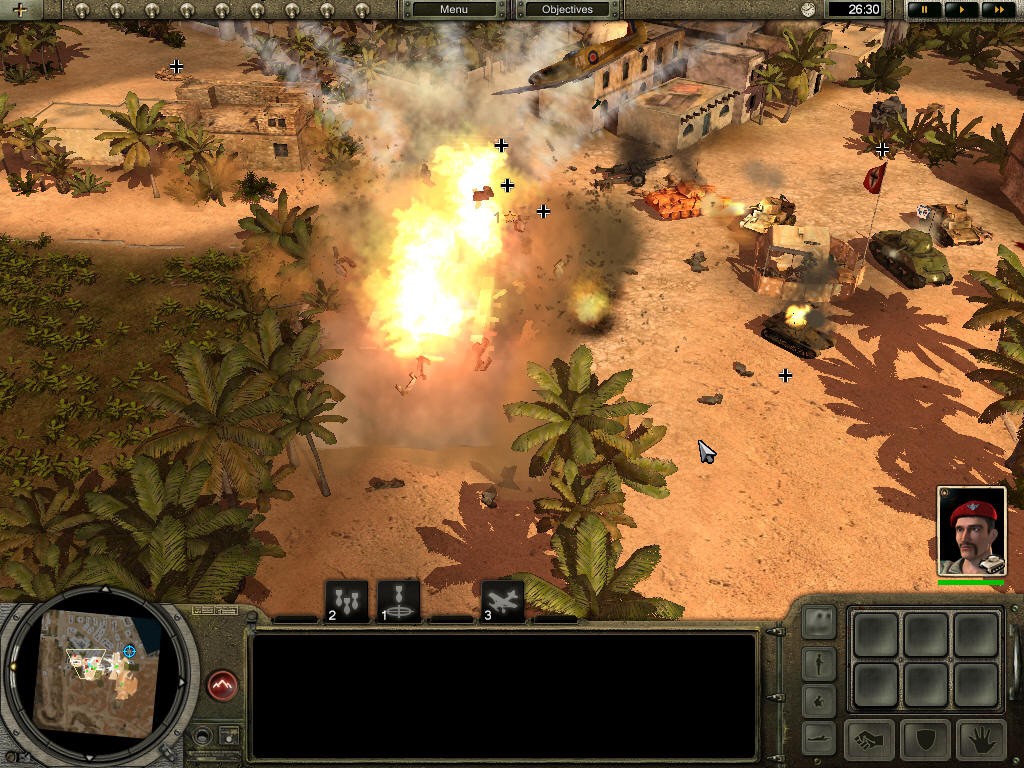This screenshot has height=768, width=1024.
Task: Show the mission Objectives
Action: tap(567, 9)
